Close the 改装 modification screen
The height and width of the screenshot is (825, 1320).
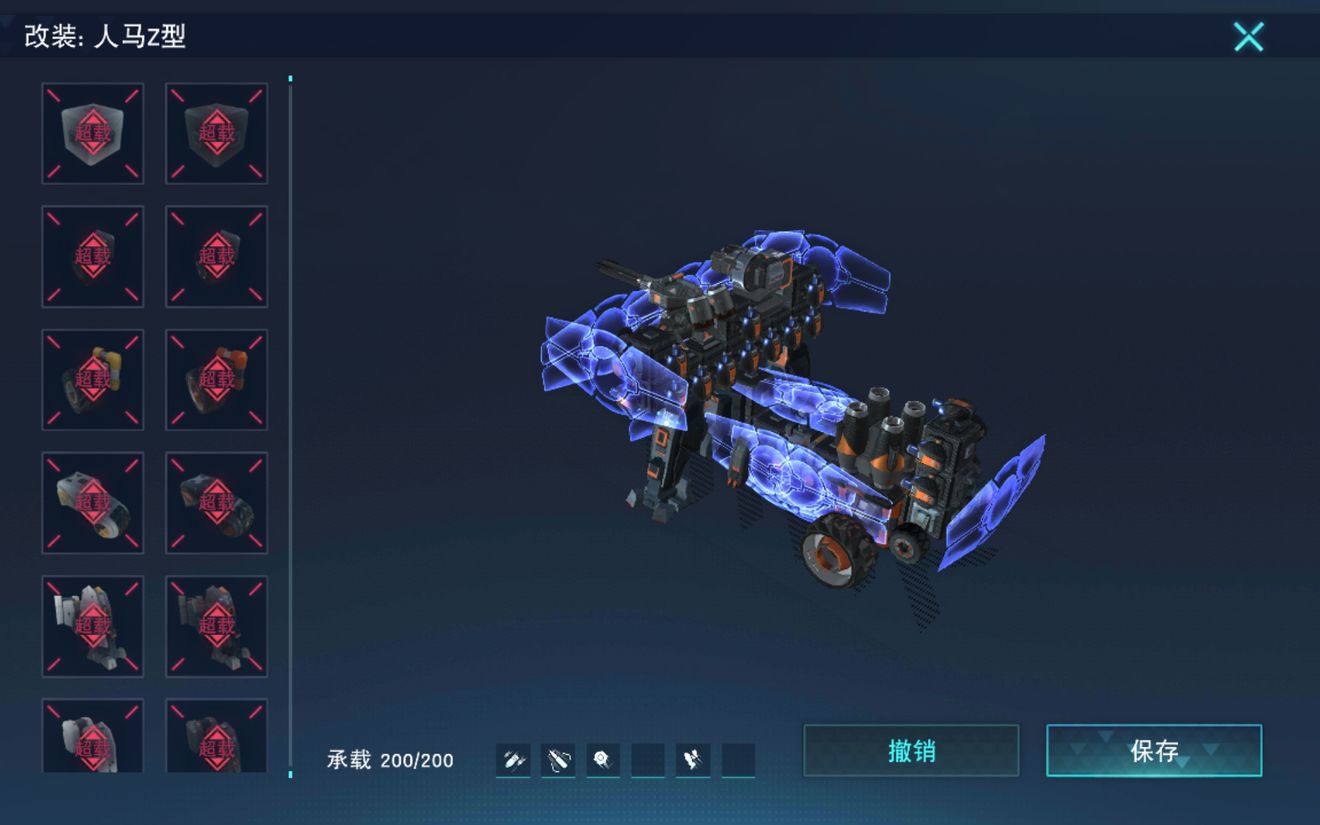1248,37
